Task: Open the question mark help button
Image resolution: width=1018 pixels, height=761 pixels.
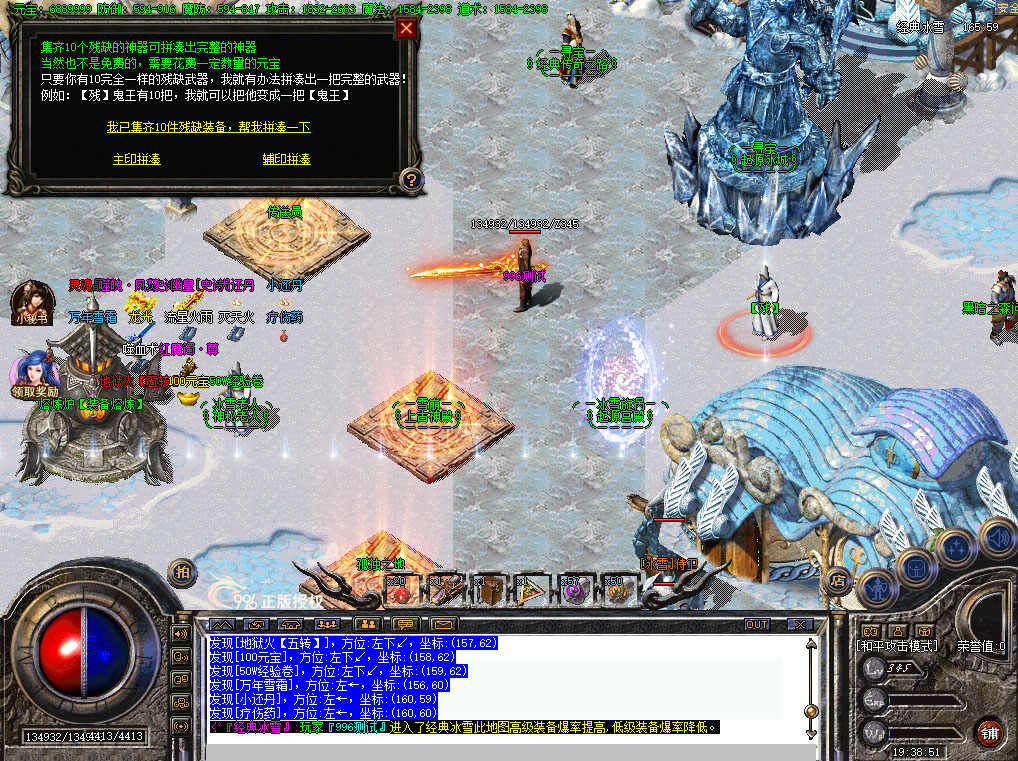Action: (x=410, y=180)
